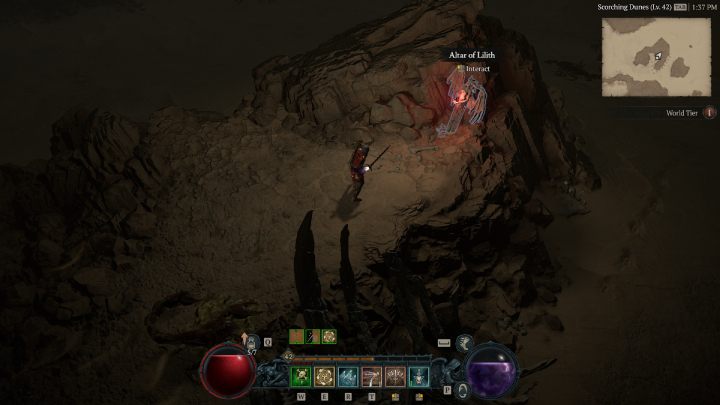Activate the evade ability icon

[464, 343]
